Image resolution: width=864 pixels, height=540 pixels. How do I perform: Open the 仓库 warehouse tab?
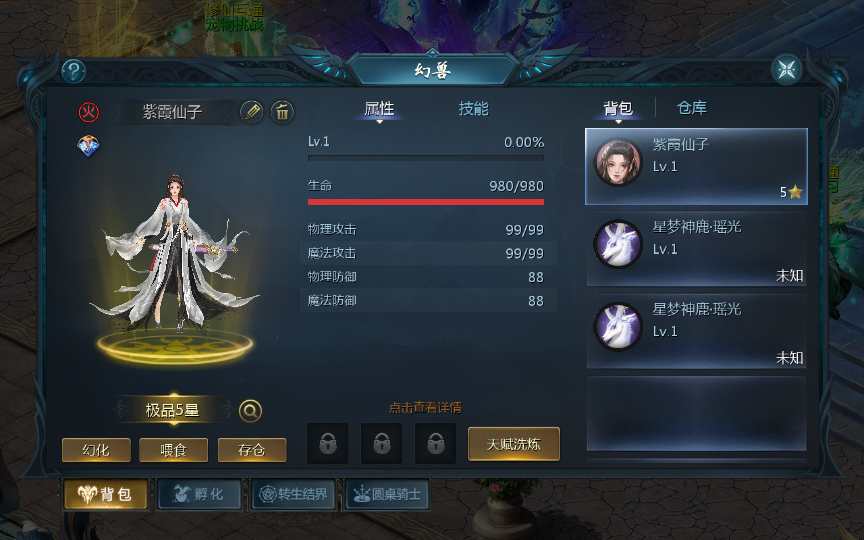pos(692,108)
